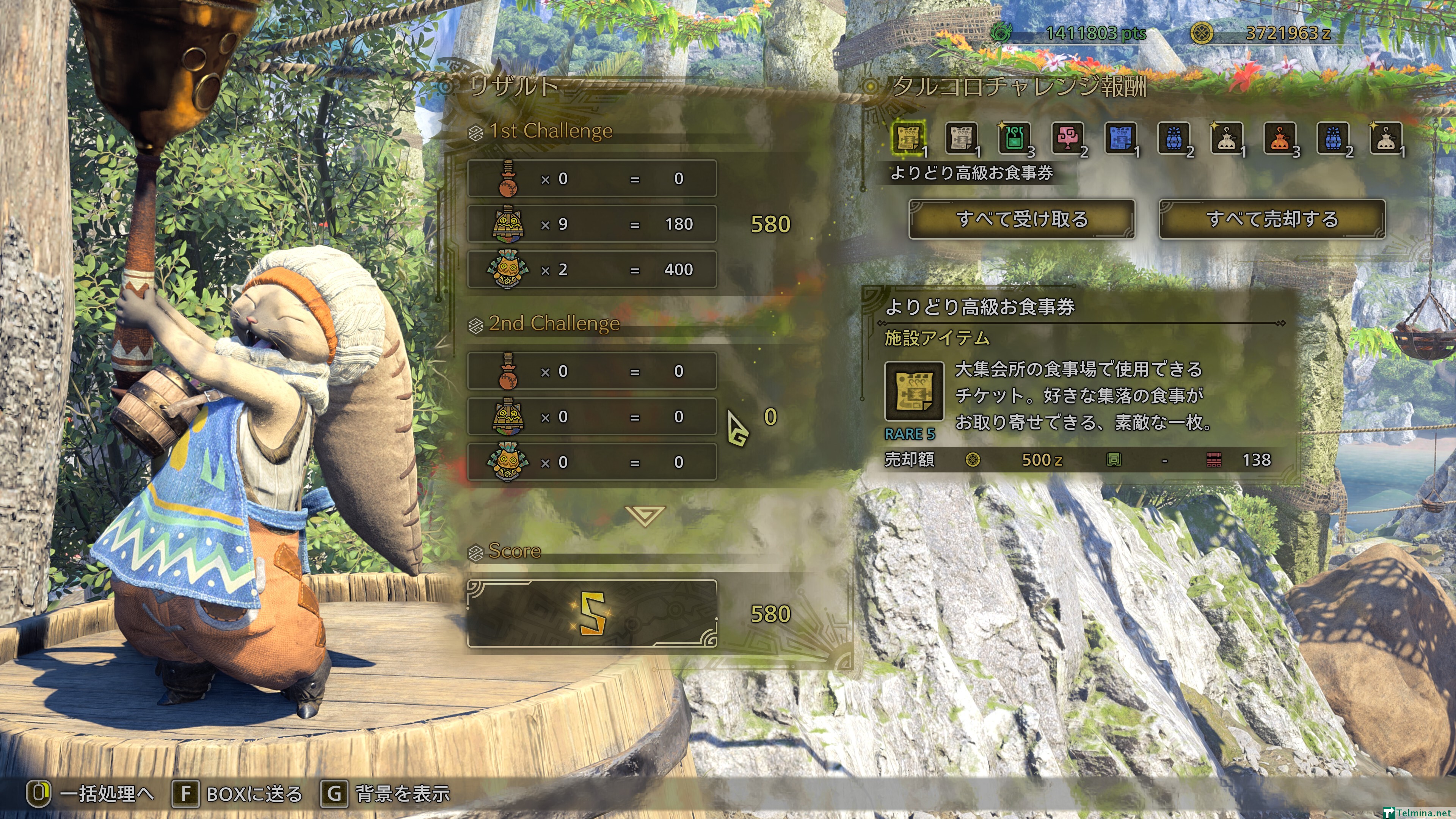Click the すべて受け取る (receive all) button
The height and width of the screenshot is (819, 1456).
1021,219
